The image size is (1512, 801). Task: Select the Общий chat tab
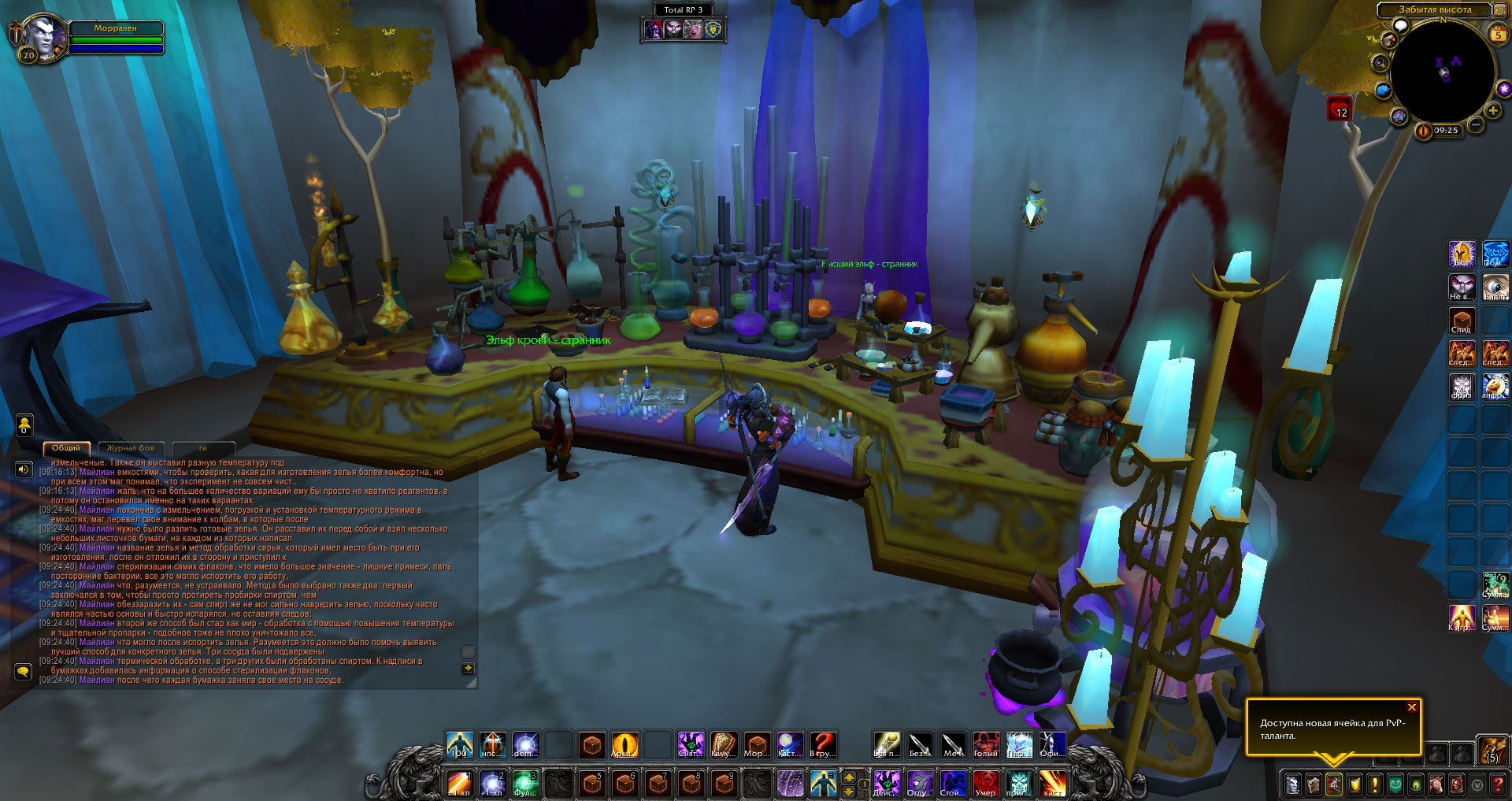click(x=66, y=448)
